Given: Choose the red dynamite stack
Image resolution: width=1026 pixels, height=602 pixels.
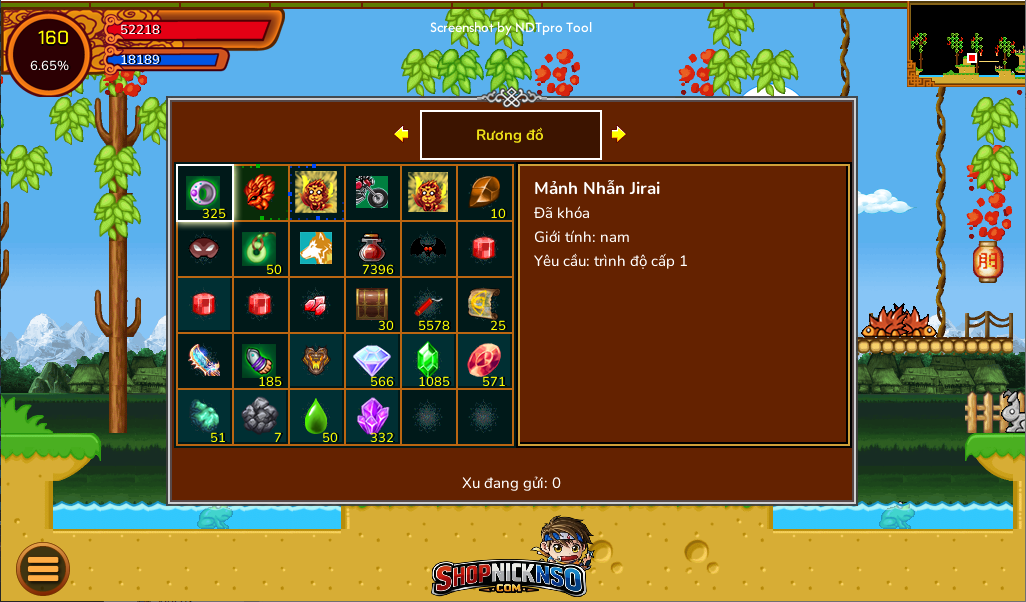Looking at the screenshot, I should (429, 305).
